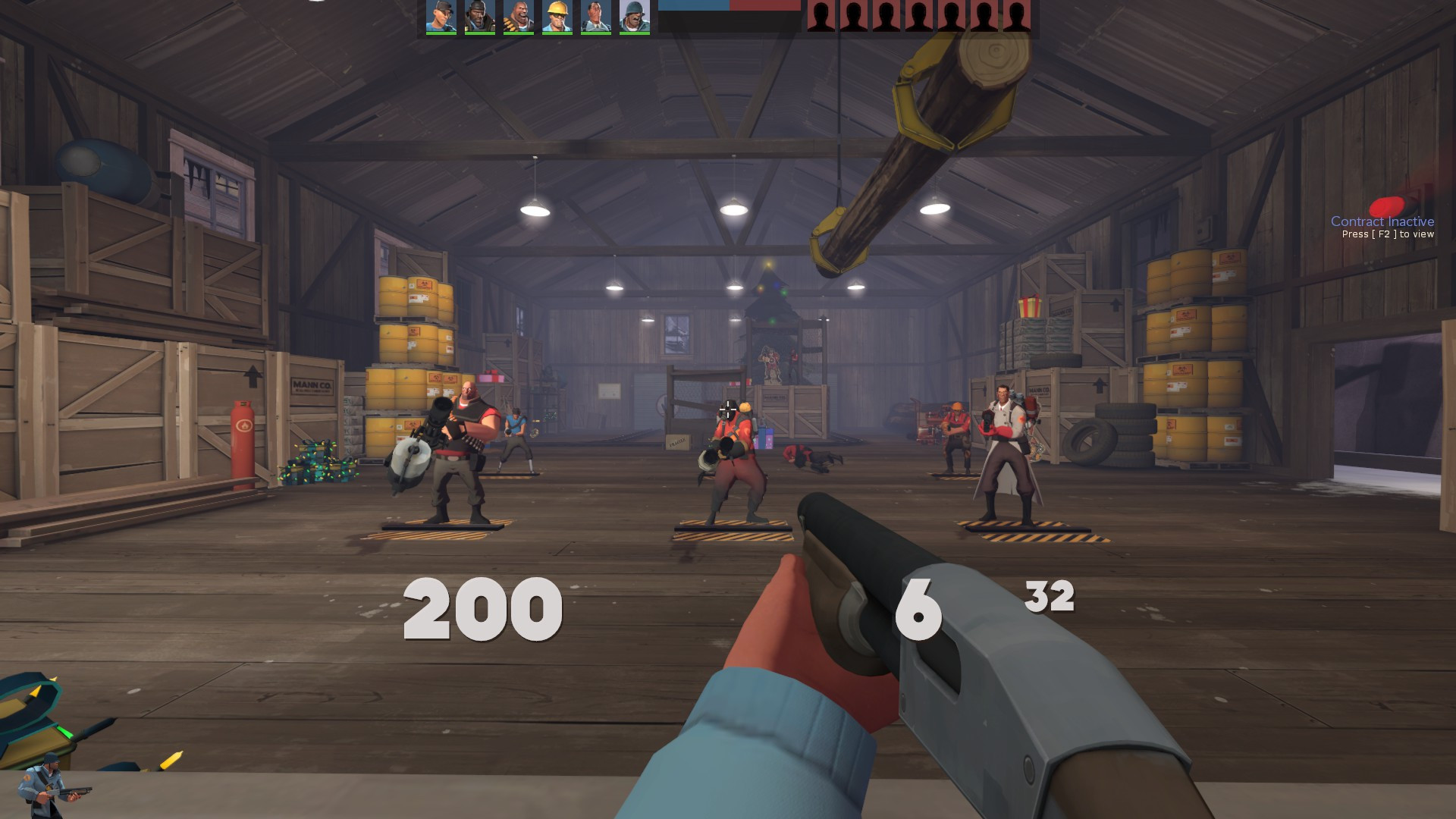Select the Scout portrait in the top HUD

[x=440, y=15]
